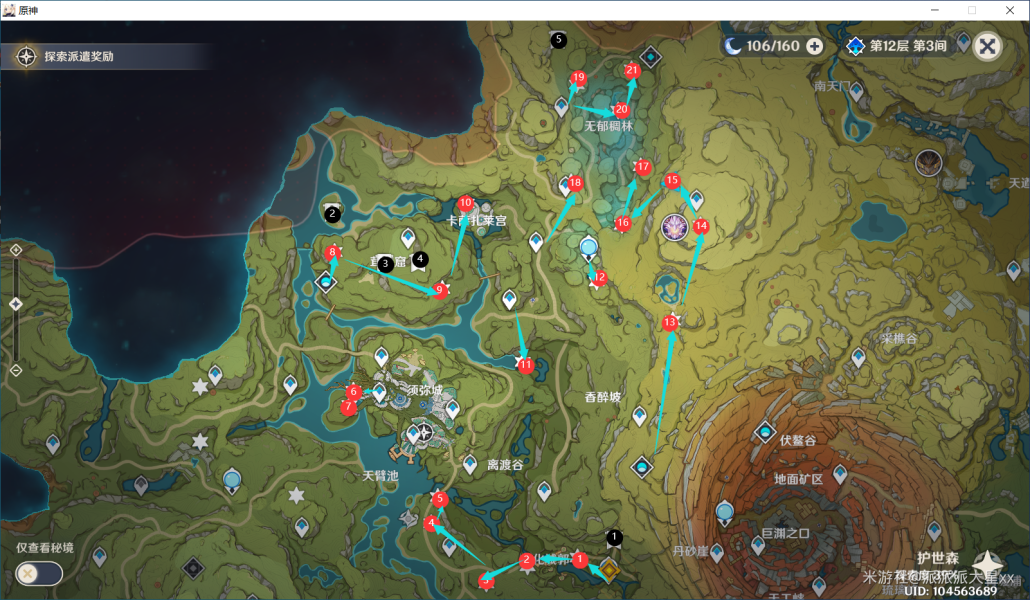This screenshot has height=600, width=1030.
Task: Select the round boss portrait near 天遒
Action: (x=929, y=162)
